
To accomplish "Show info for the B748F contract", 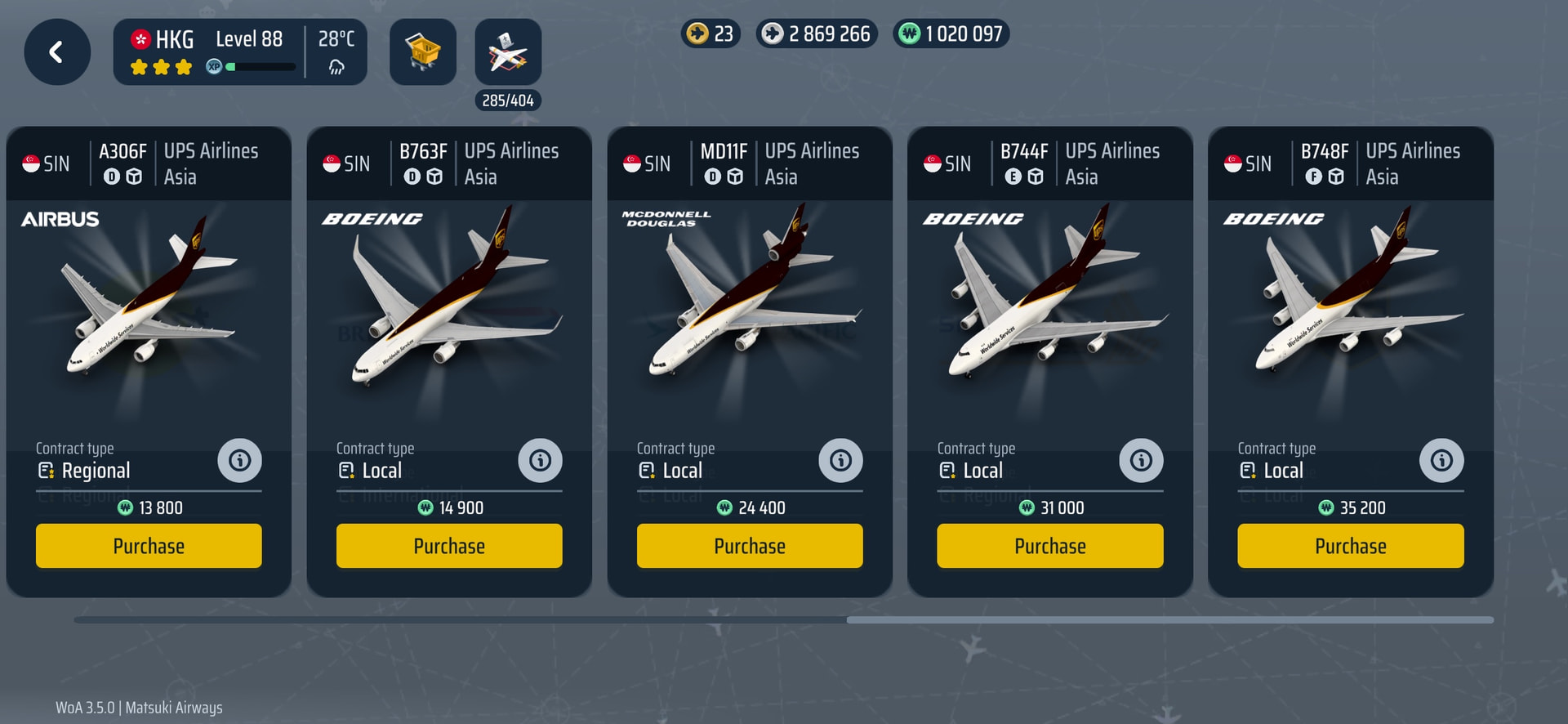I will [1441, 461].
